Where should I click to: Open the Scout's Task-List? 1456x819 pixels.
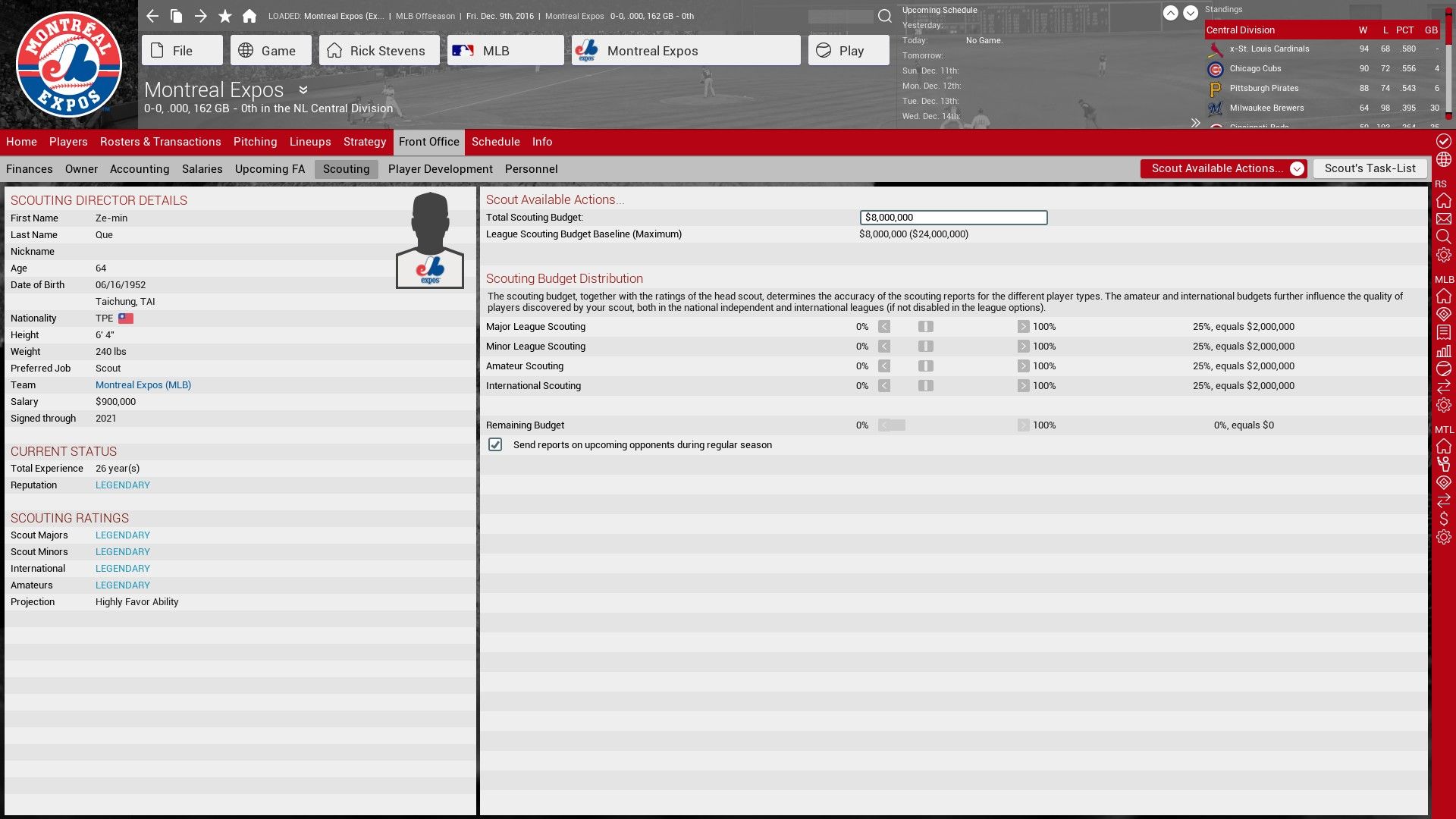(x=1370, y=168)
